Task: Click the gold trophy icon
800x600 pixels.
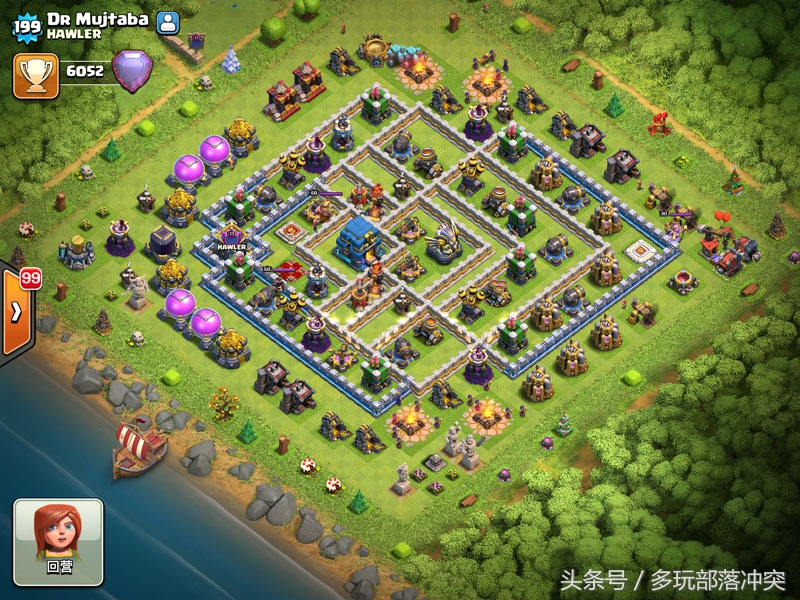Action: point(35,74)
